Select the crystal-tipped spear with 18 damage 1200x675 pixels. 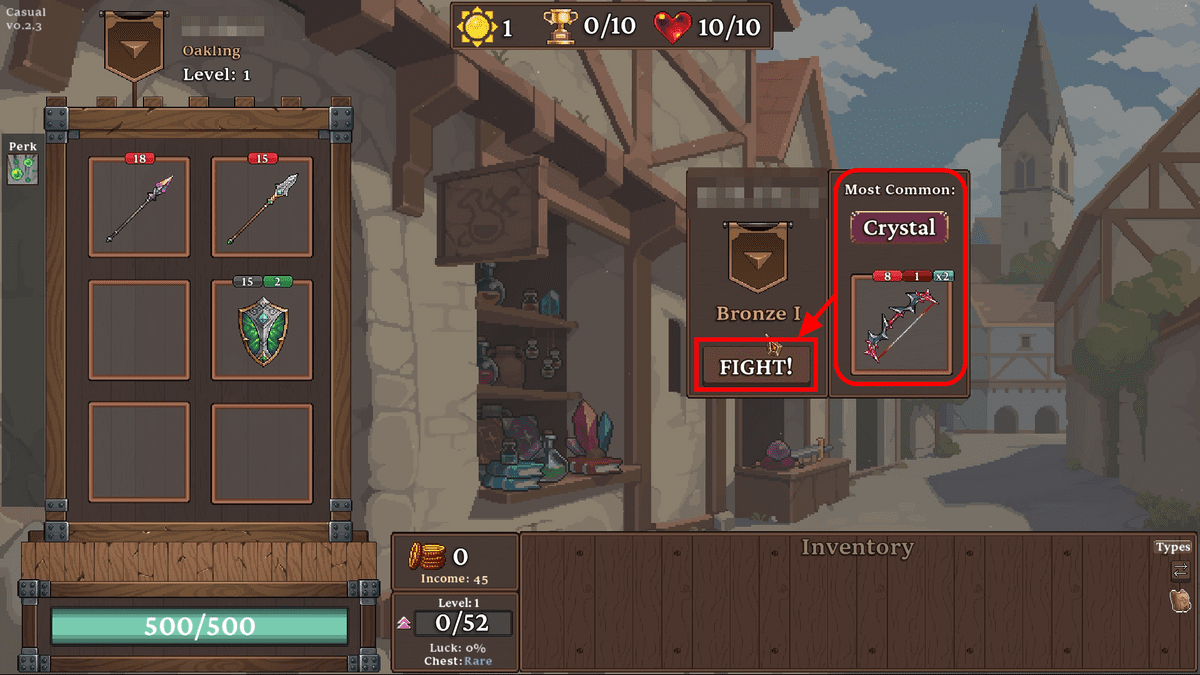[x=139, y=207]
